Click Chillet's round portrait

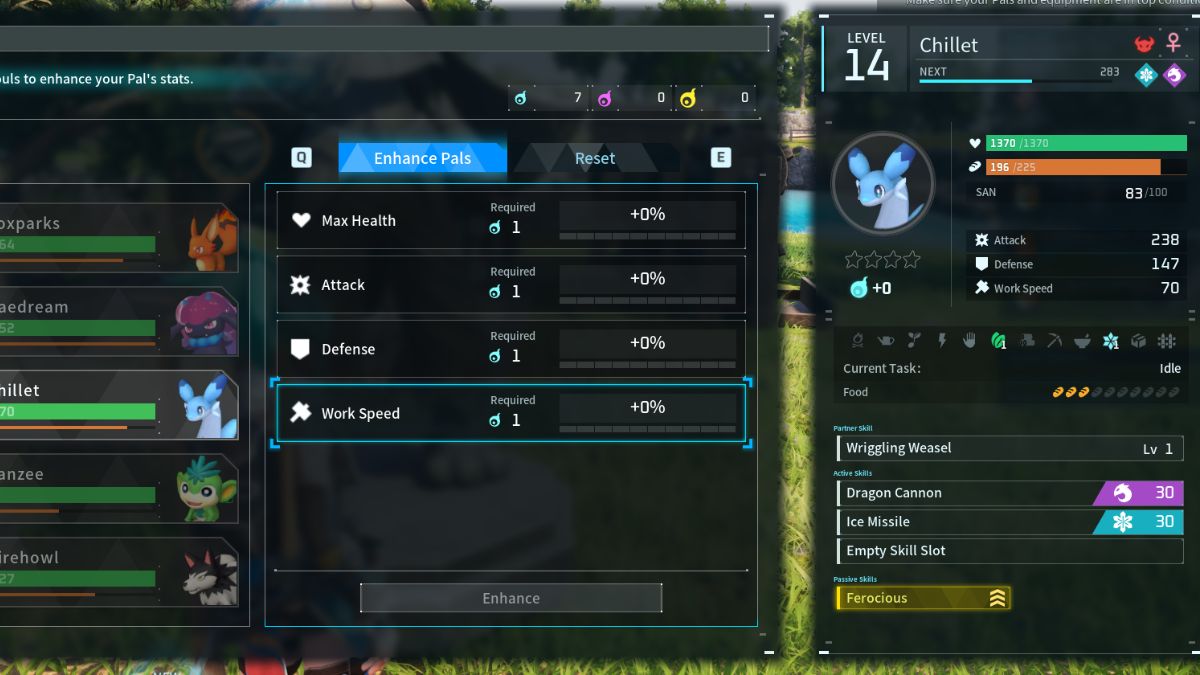[882, 184]
